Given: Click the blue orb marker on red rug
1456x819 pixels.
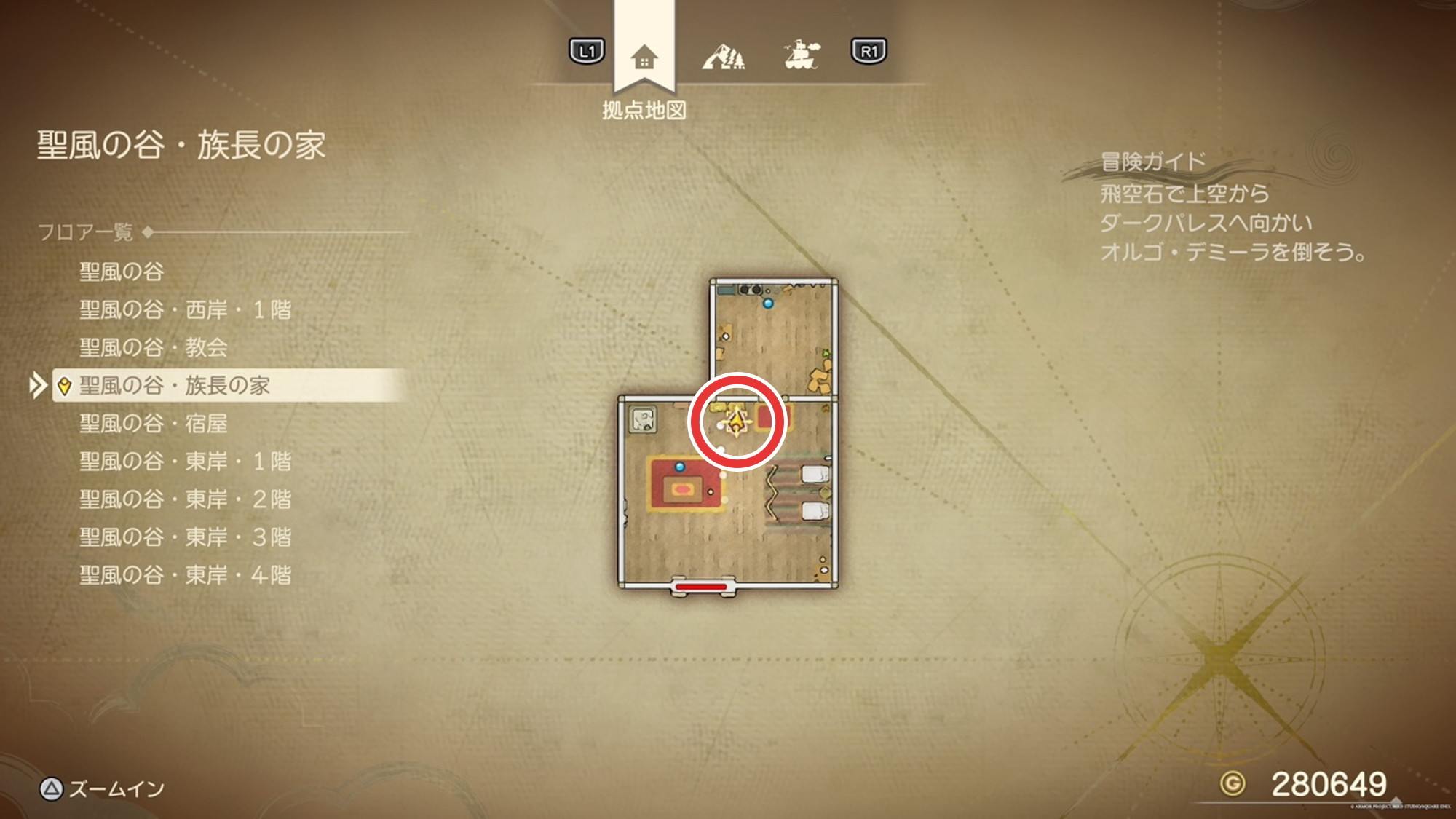Looking at the screenshot, I should (680, 467).
